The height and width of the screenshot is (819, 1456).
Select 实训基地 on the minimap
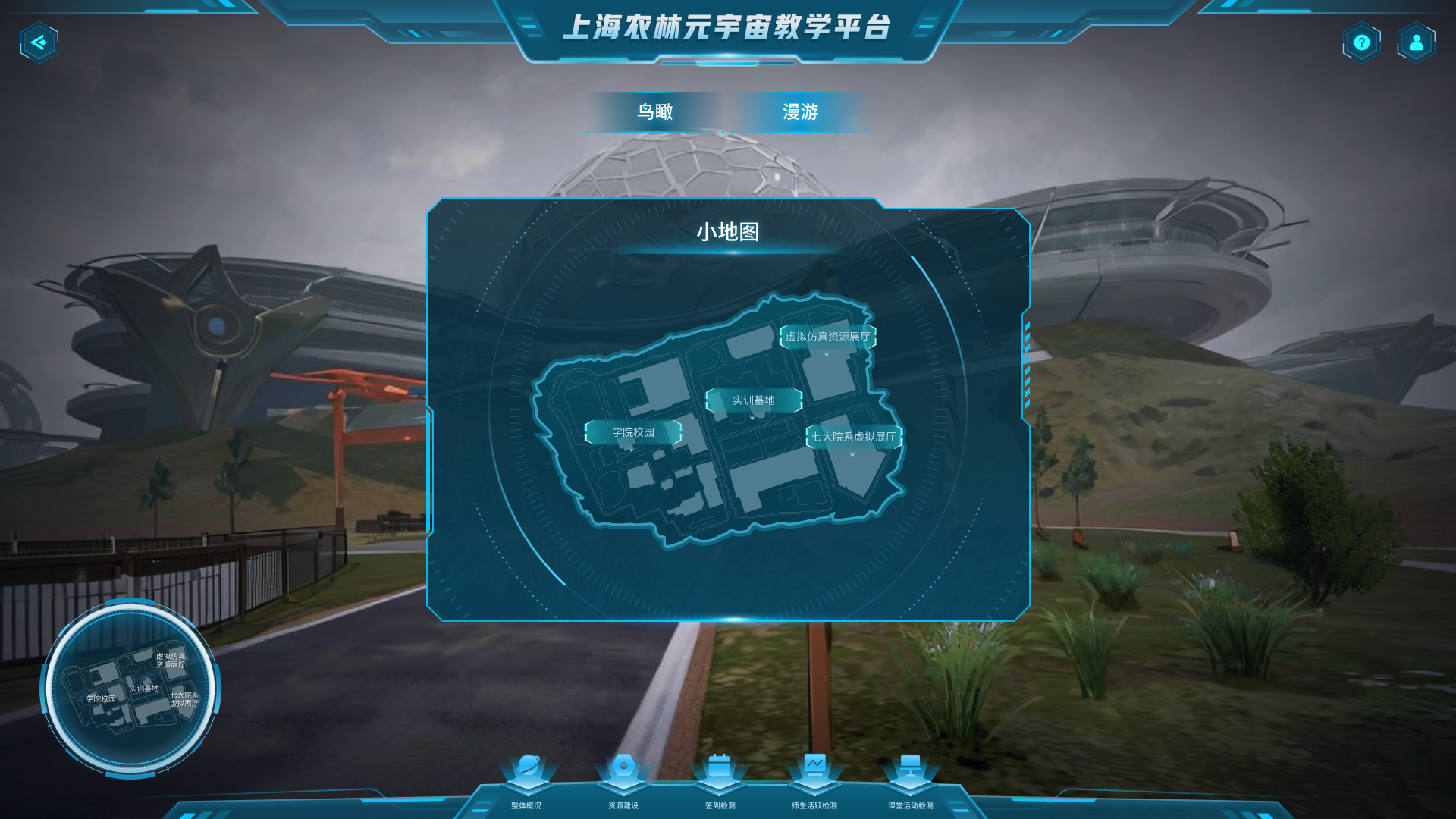(753, 400)
